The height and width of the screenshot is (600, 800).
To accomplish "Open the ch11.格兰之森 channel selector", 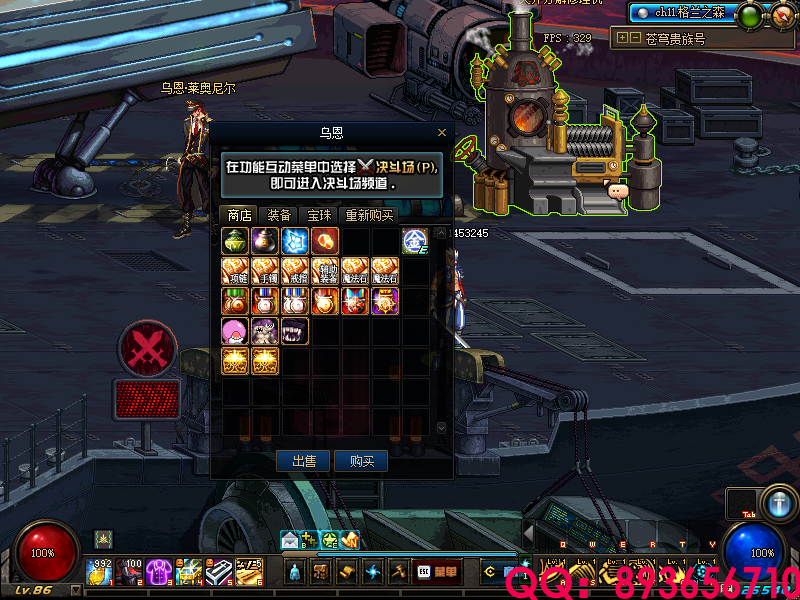I will click(680, 14).
